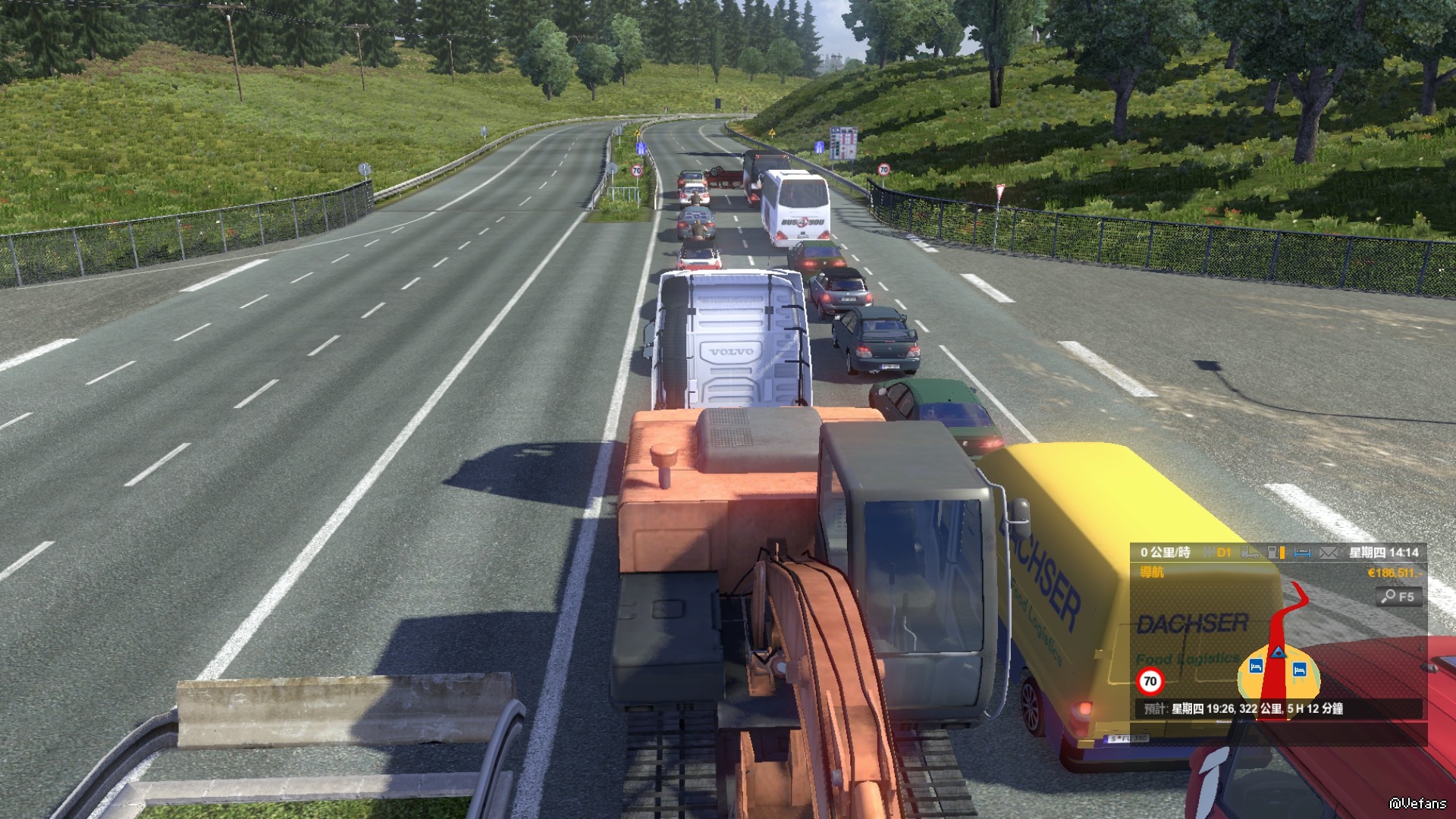Click the truck damage status icon
Viewport: 1456px width, 819px height.
pyautogui.click(x=1250, y=553)
